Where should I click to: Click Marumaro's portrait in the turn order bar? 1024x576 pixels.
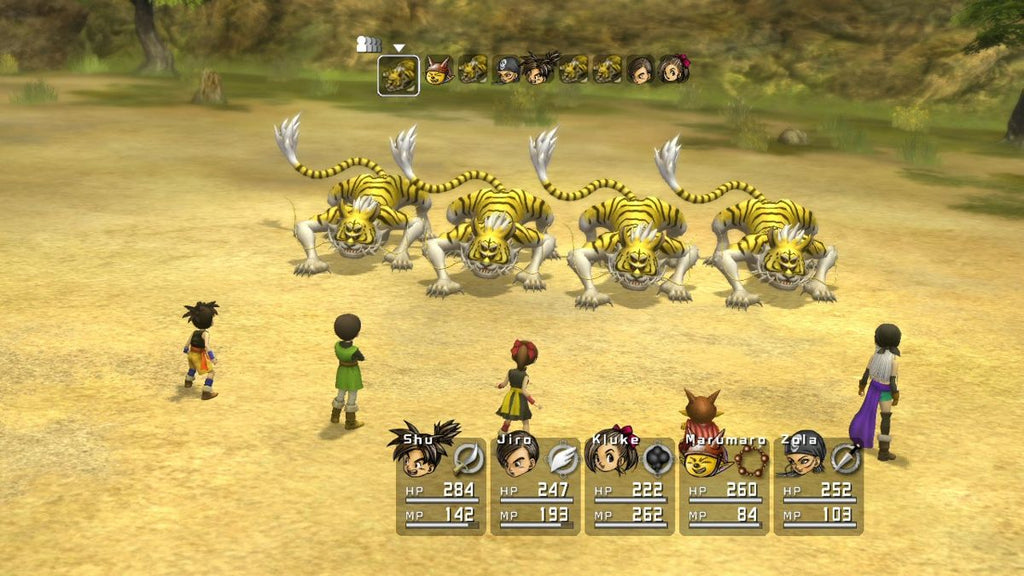coord(438,70)
